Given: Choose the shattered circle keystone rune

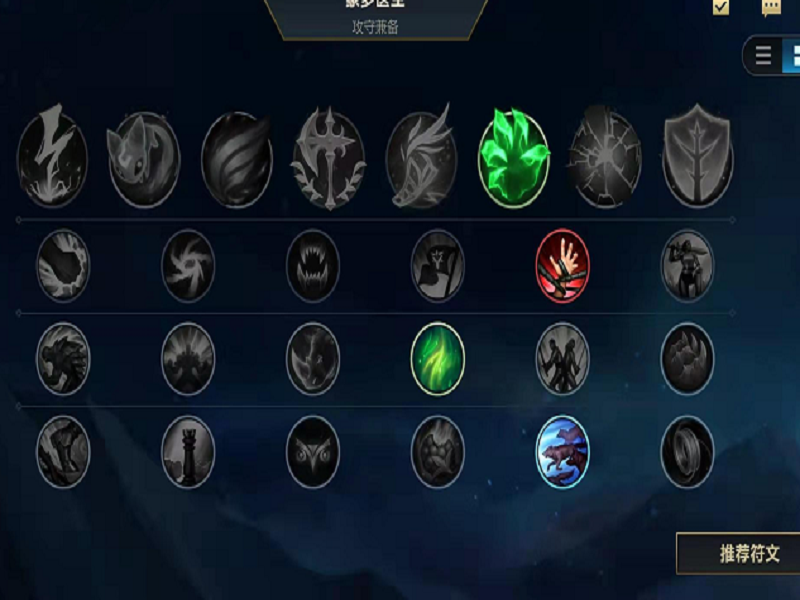Looking at the screenshot, I should tap(606, 160).
